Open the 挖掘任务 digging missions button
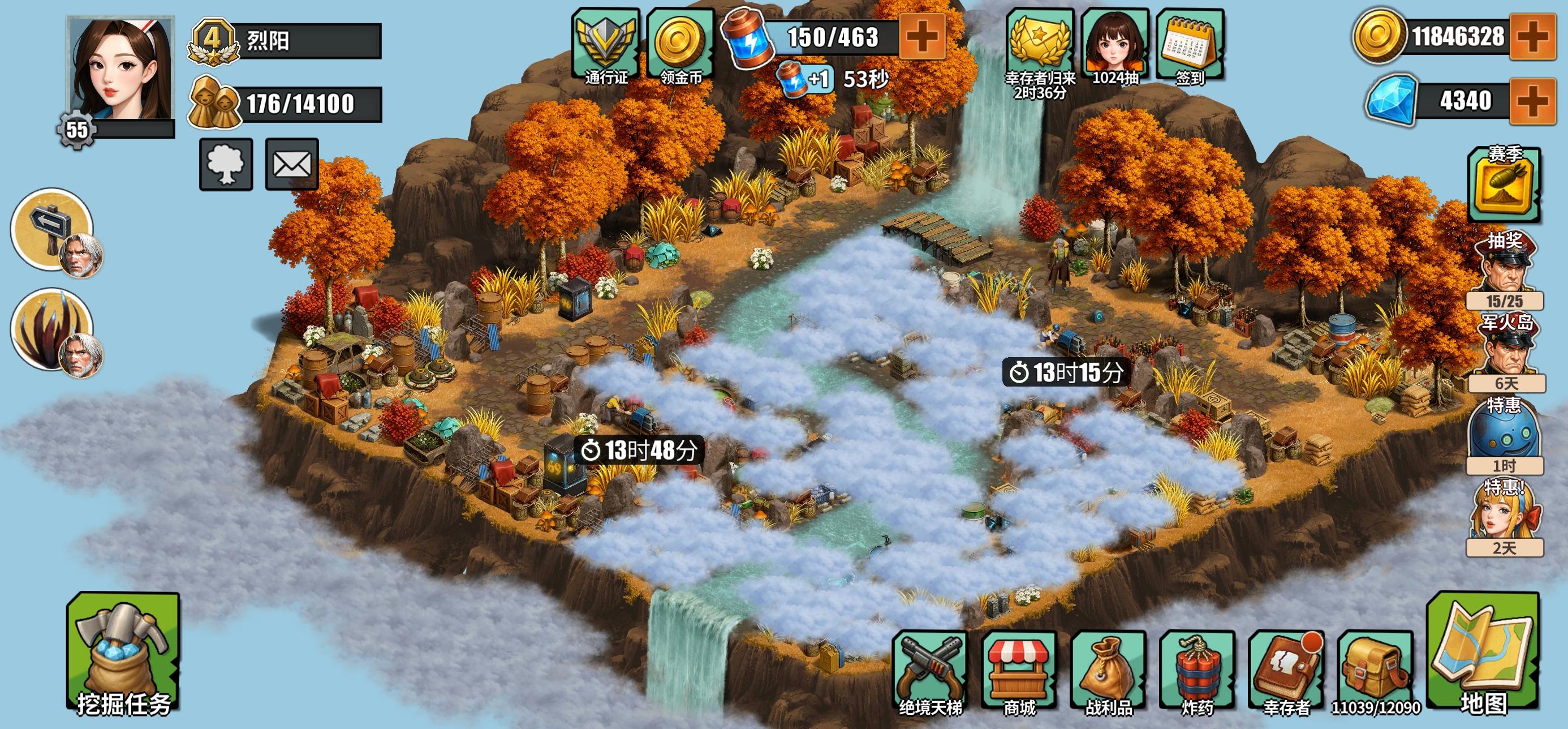This screenshot has width=1568, height=729. pyautogui.click(x=123, y=655)
